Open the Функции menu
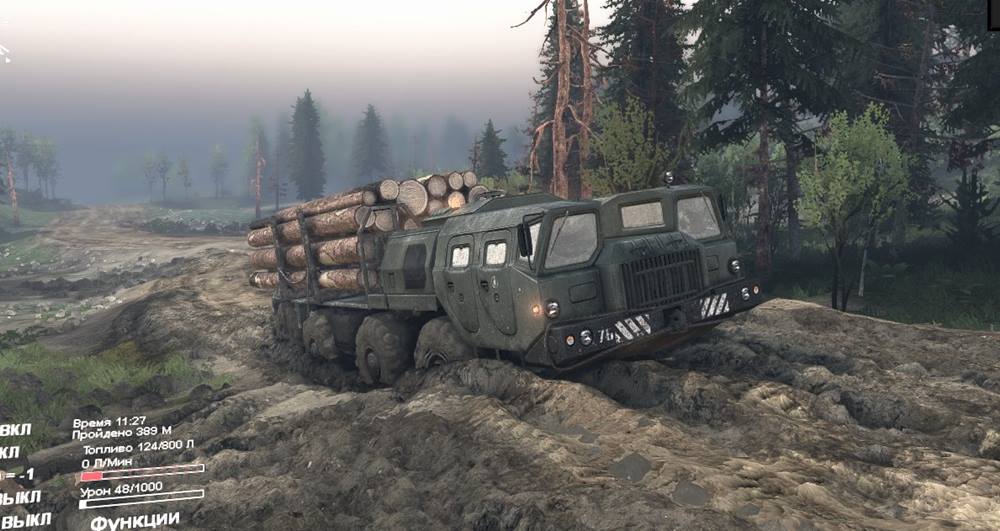Screen dimensions: 1000x531 pos(135,521)
